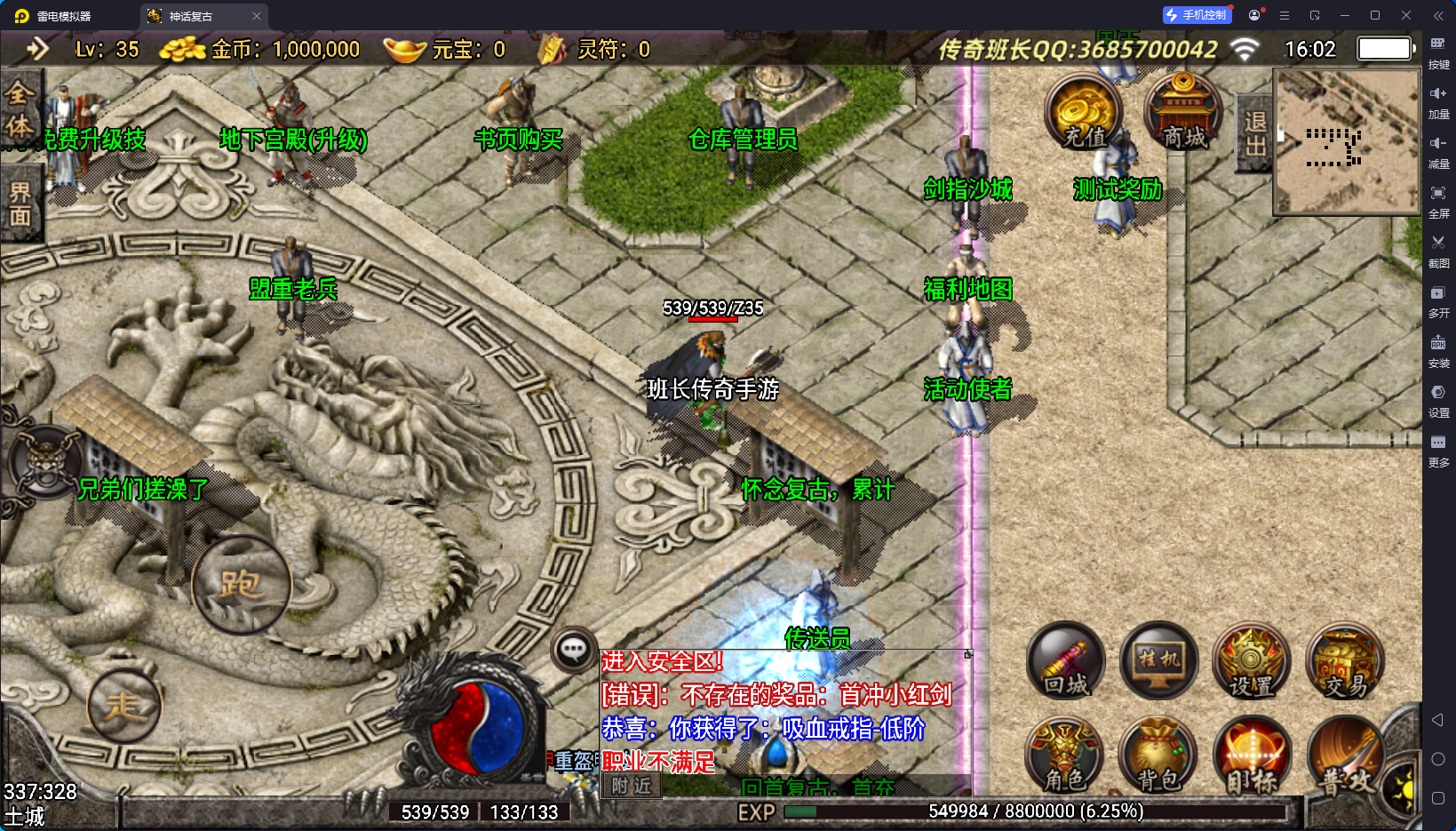The height and width of the screenshot is (831, 1456).
Task: Select the 附近 nearby chat tab
Action: [632, 786]
